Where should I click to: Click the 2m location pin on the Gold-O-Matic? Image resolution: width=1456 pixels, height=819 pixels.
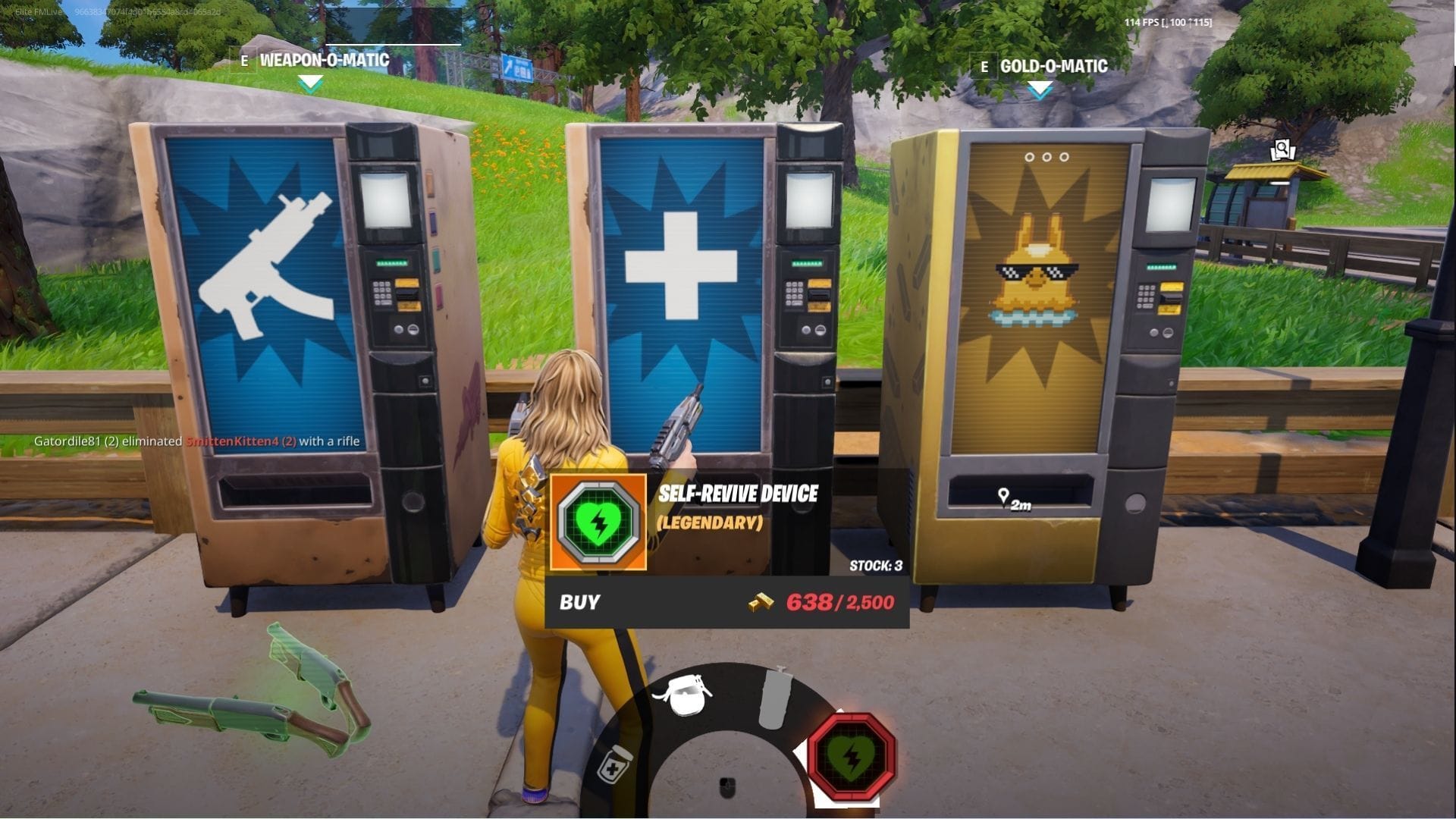click(x=1012, y=497)
